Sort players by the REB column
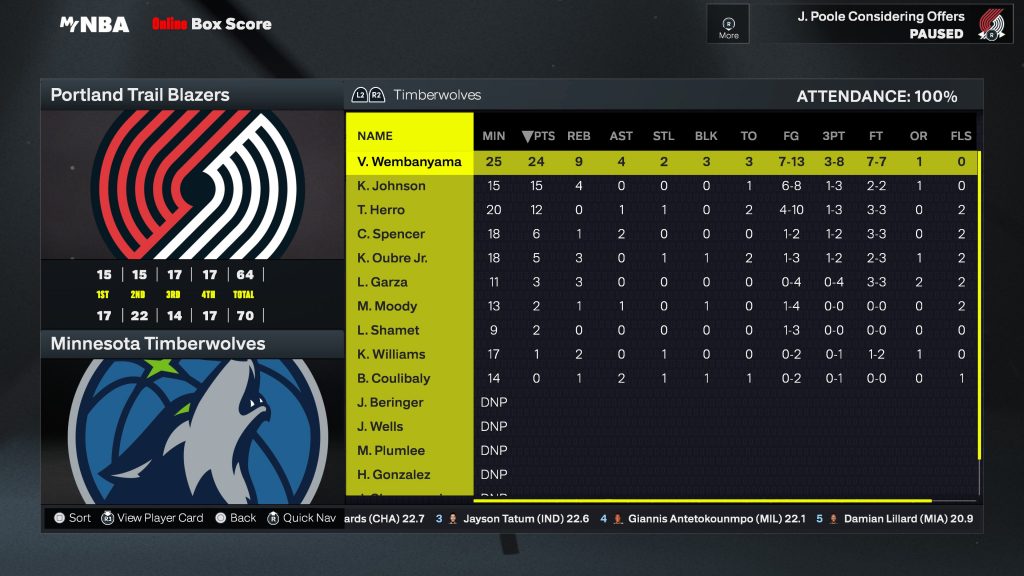 [579, 136]
